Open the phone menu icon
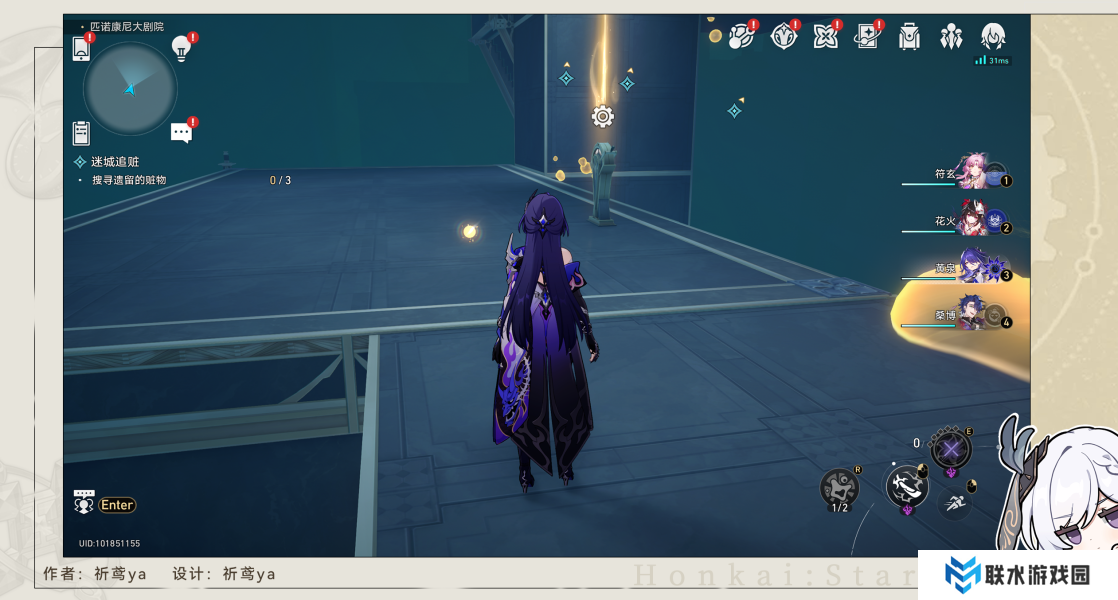Screen dimensions: 1118x600 pos(82,48)
